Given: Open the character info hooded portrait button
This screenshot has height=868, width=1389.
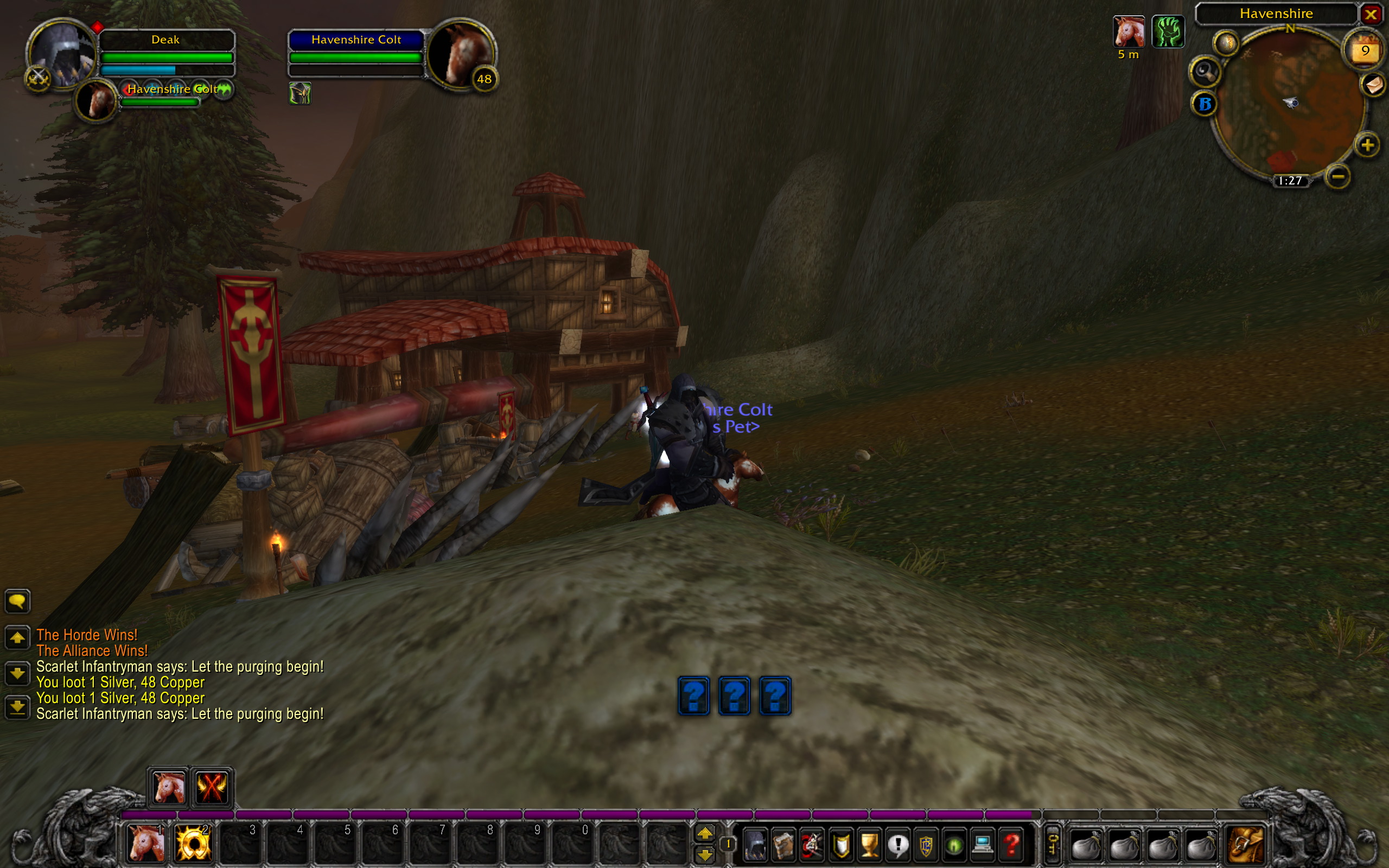Looking at the screenshot, I should (755, 845).
